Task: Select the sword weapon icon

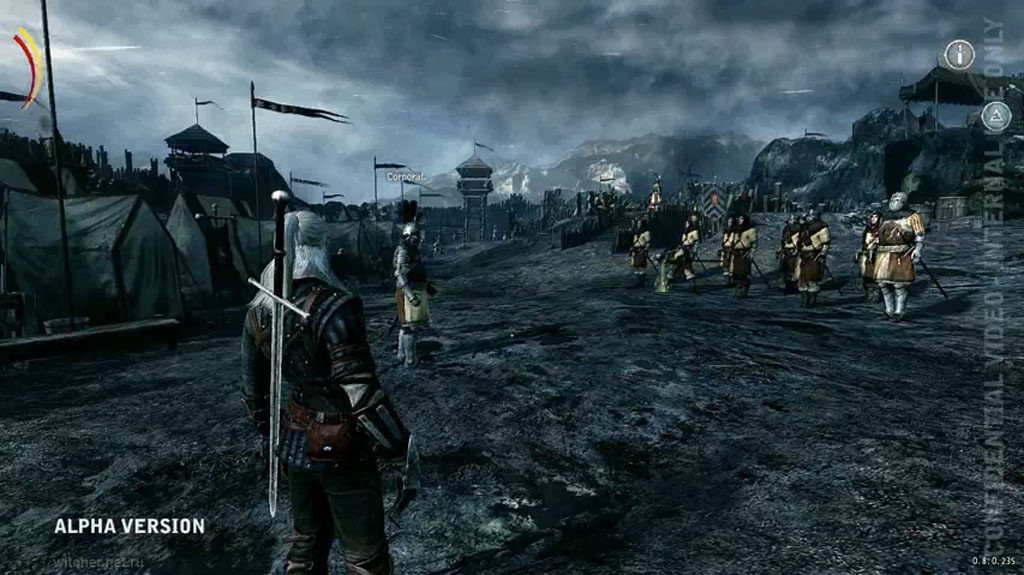Action: [x=960, y=54]
